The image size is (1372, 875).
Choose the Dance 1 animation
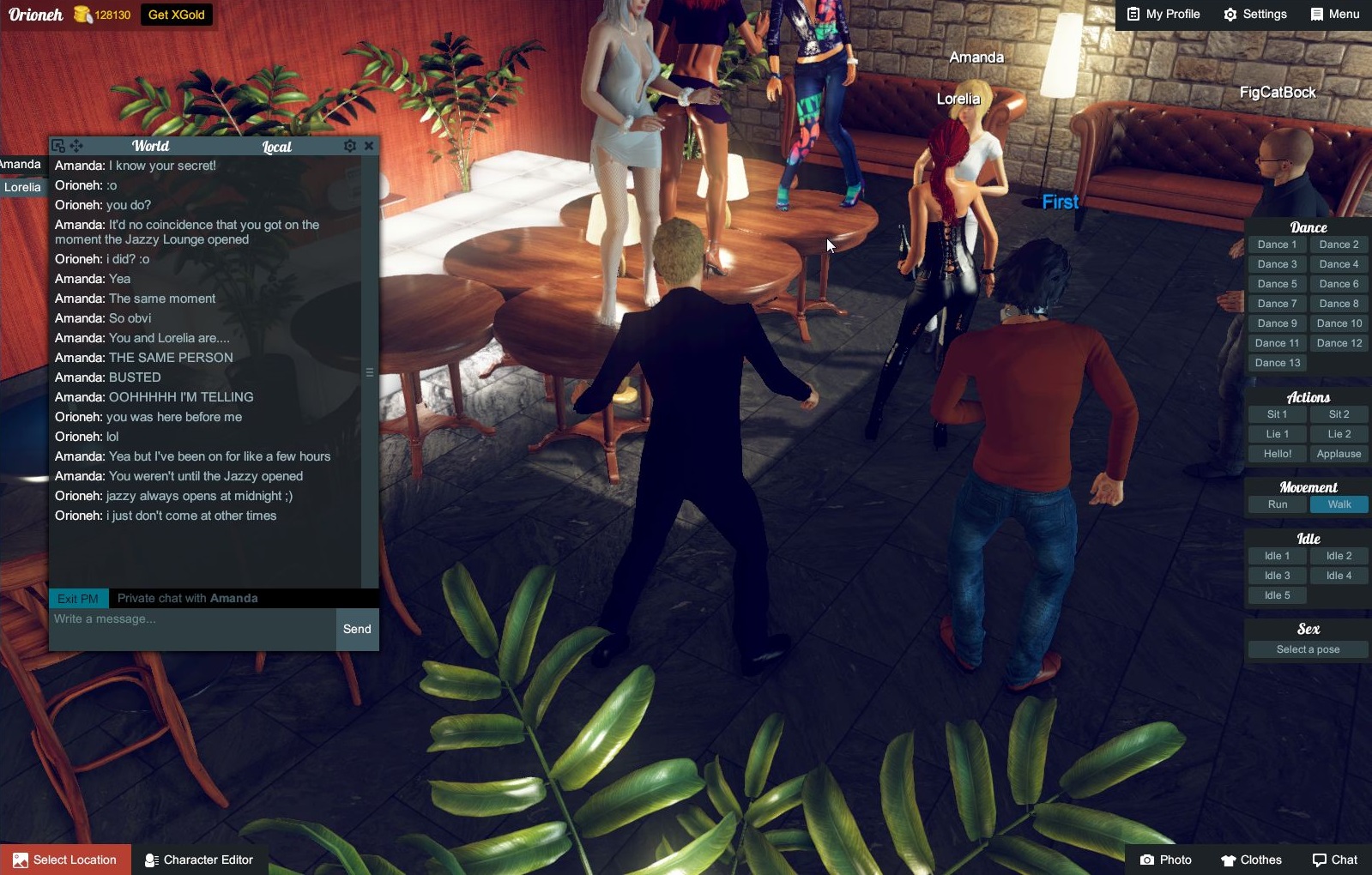pos(1277,244)
